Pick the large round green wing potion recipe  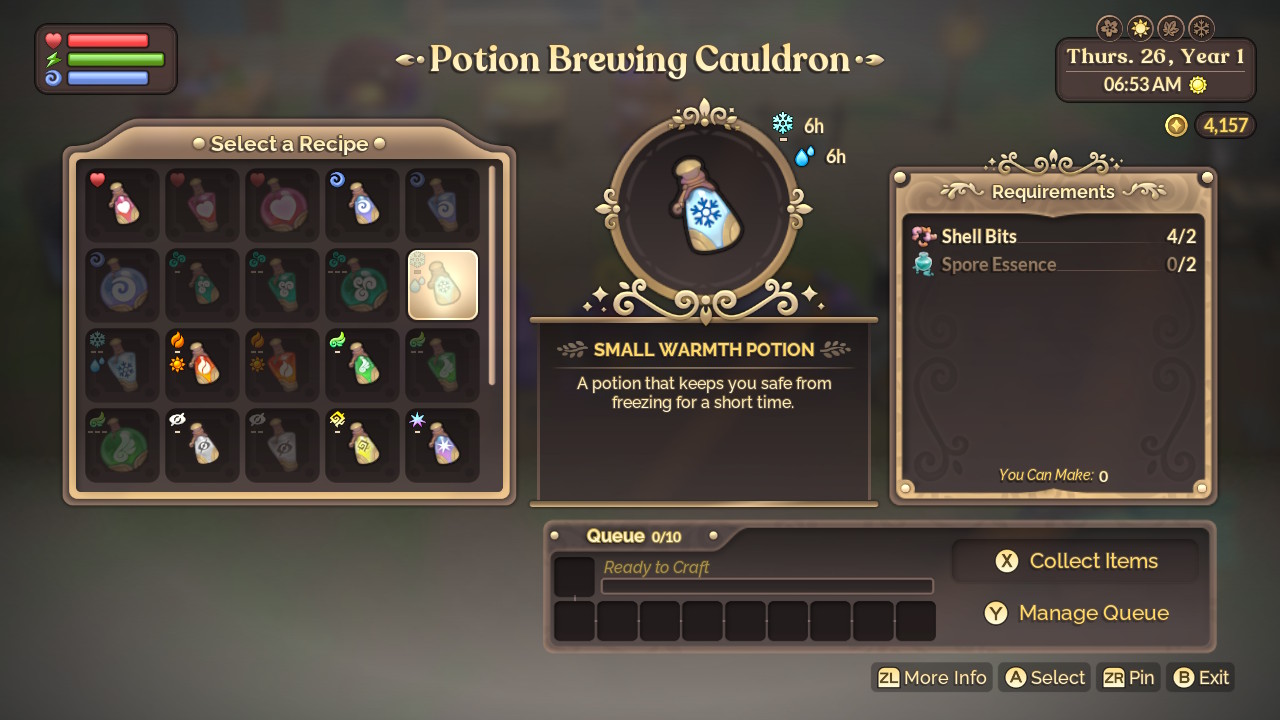122,445
